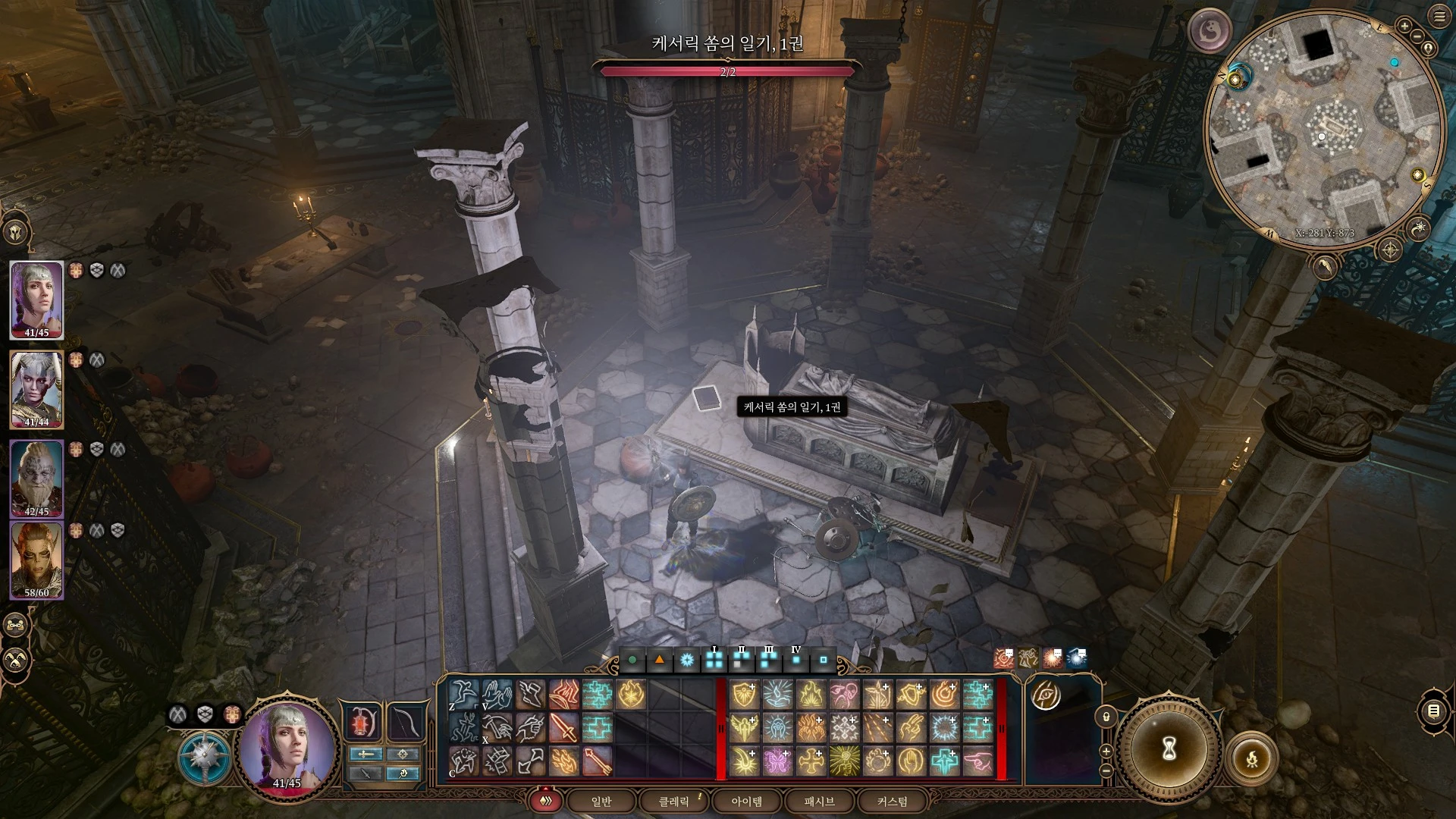Toggle the hotbar lock button

pos(1106,717)
